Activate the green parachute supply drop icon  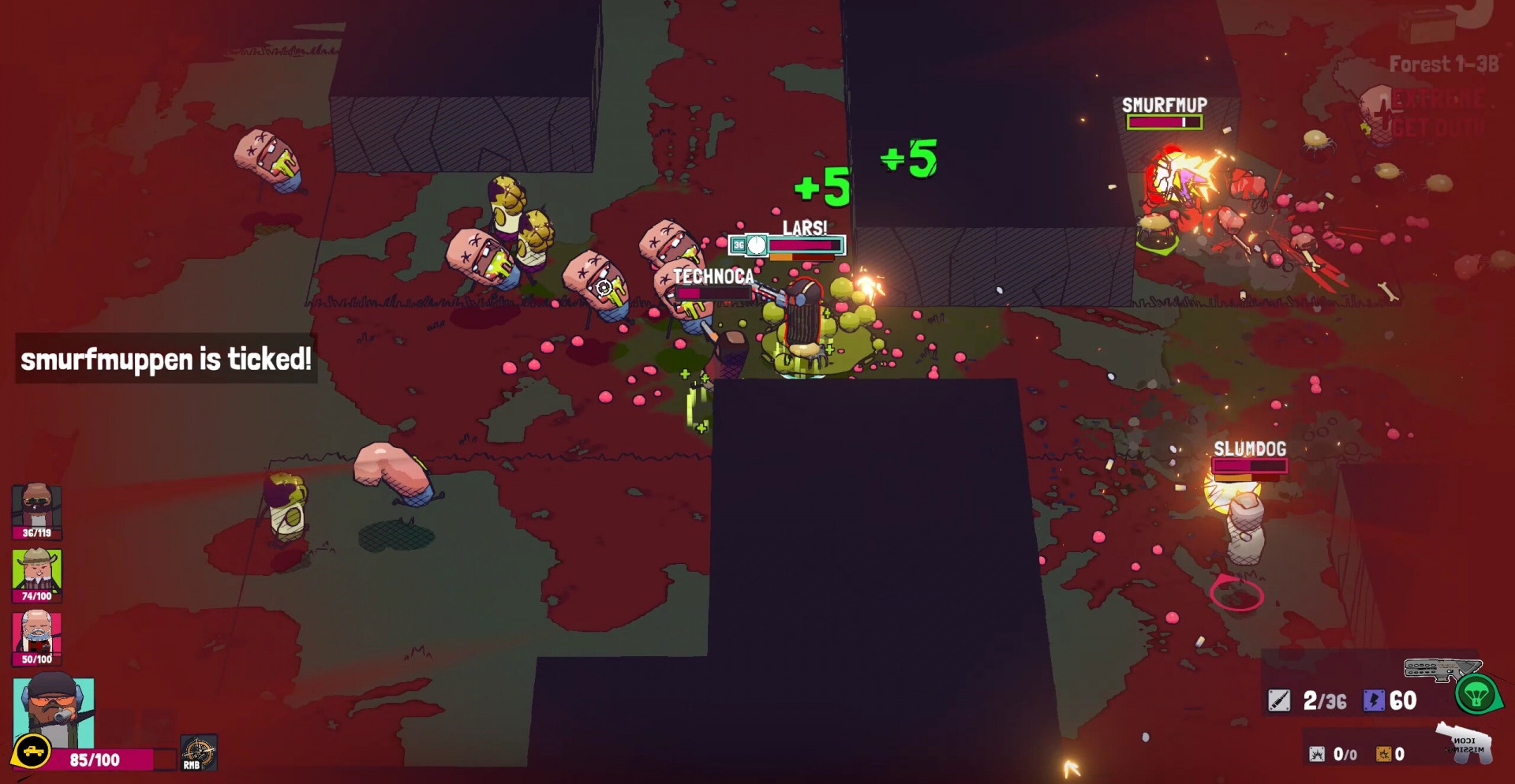coord(1476,694)
